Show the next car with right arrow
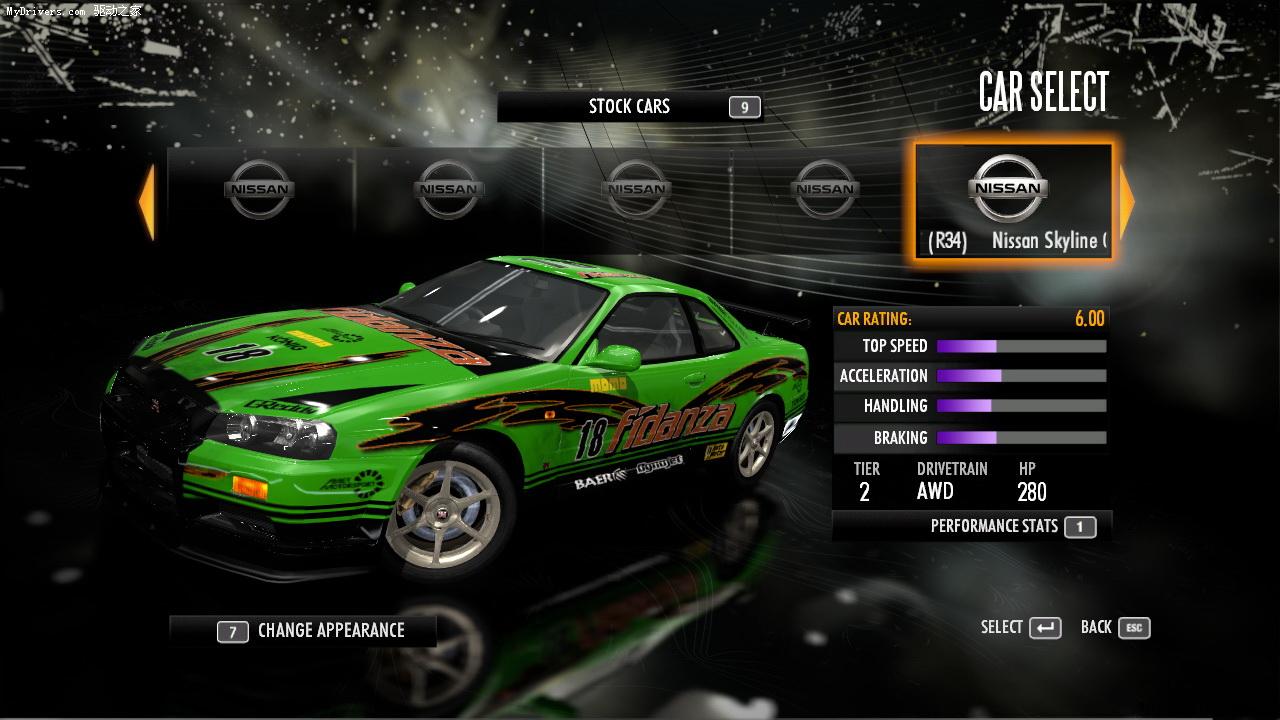Viewport: 1280px width, 720px height. pyautogui.click(x=1127, y=202)
